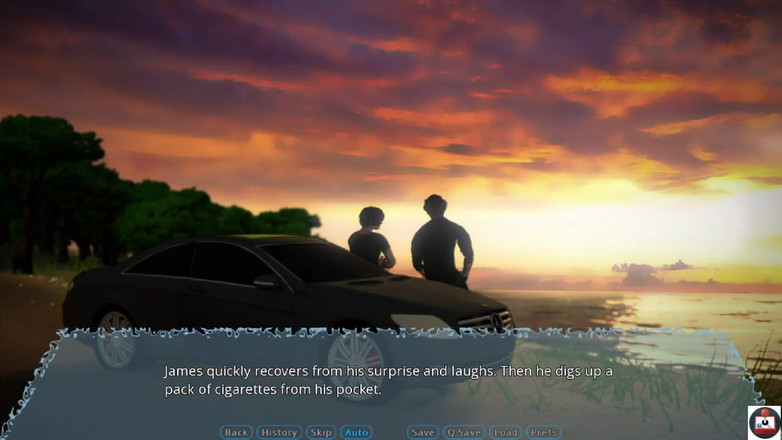Open the Save game screen
Viewport: 782px width, 440px height.
(423, 432)
